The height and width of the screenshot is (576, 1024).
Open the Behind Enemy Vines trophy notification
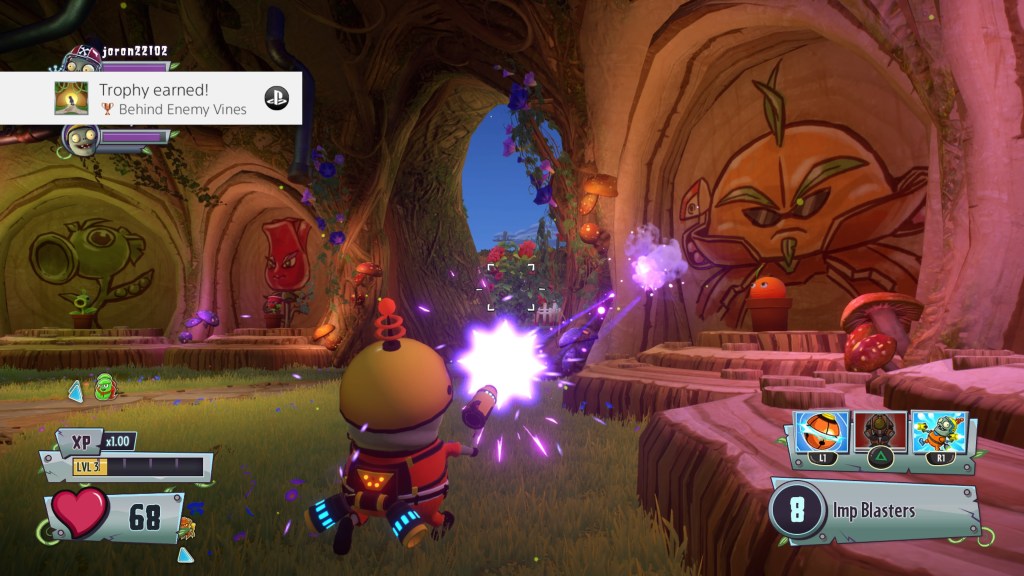[151, 98]
